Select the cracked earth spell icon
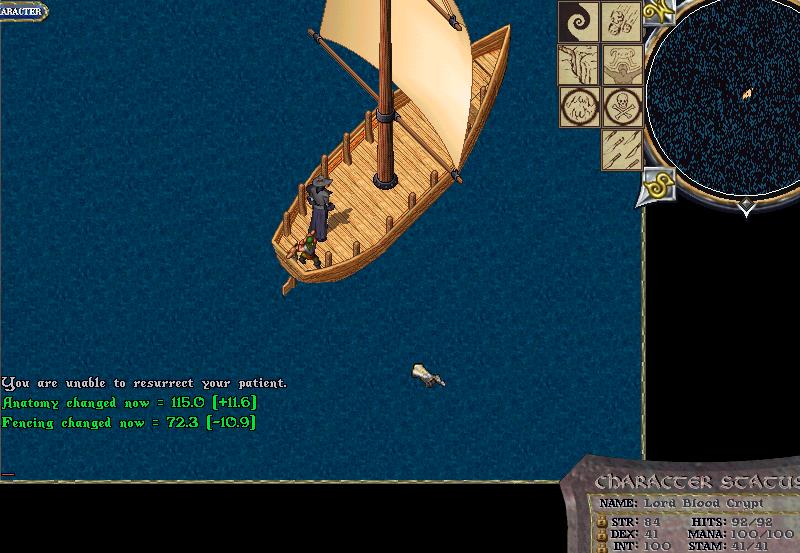 point(578,64)
